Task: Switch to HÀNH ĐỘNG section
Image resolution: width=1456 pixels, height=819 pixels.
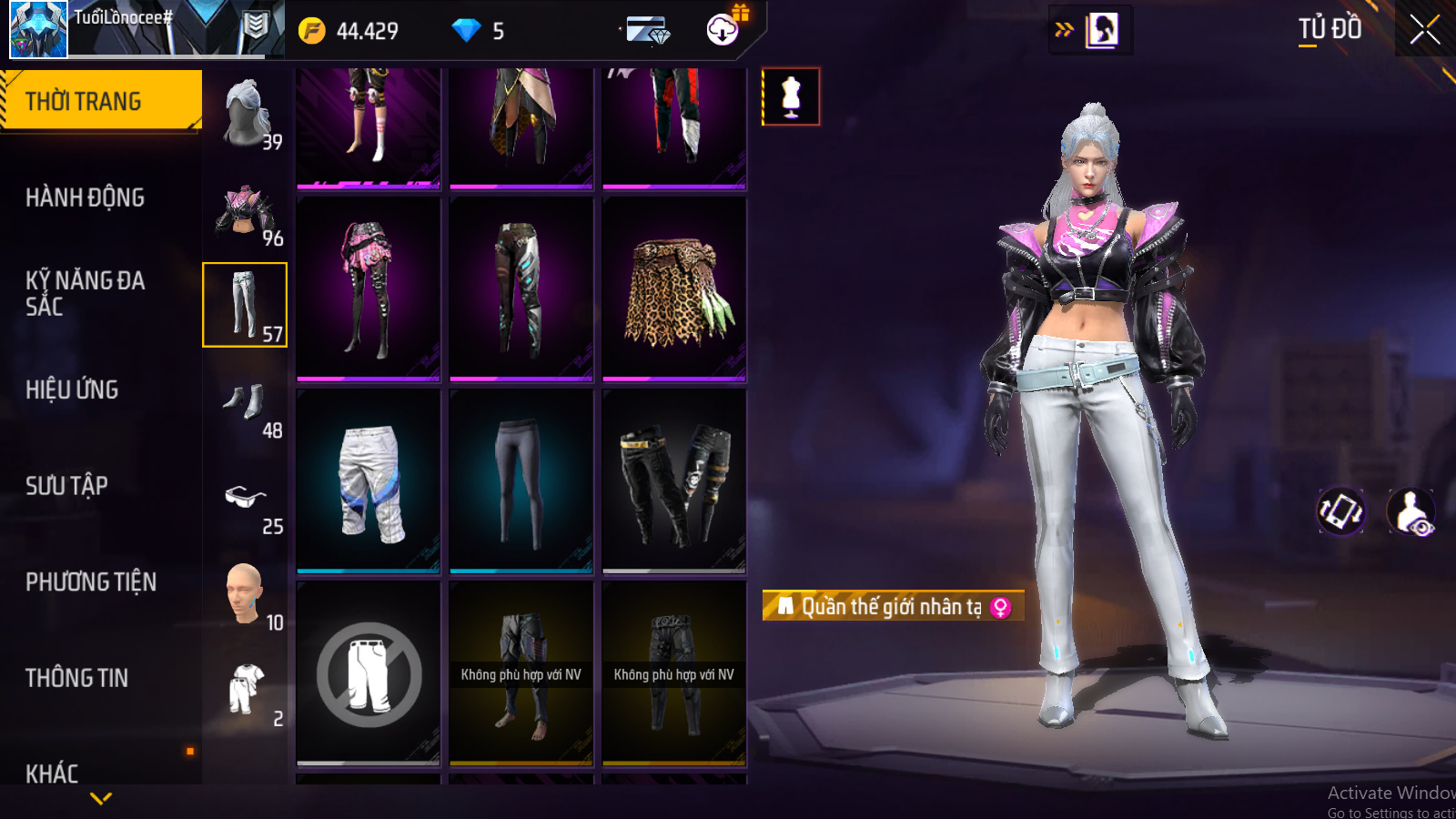Action: tap(85, 197)
